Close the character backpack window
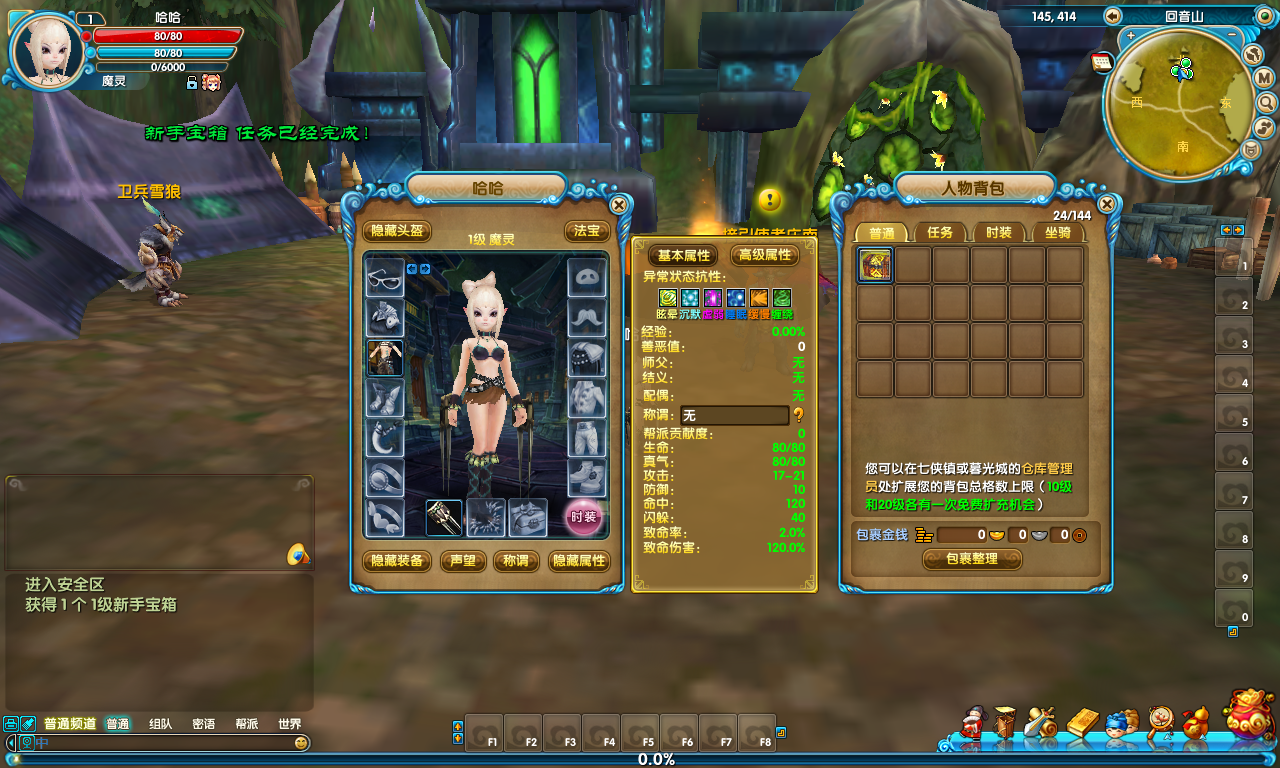The width and height of the screenshot is (1280, 768). (1107, 204)
